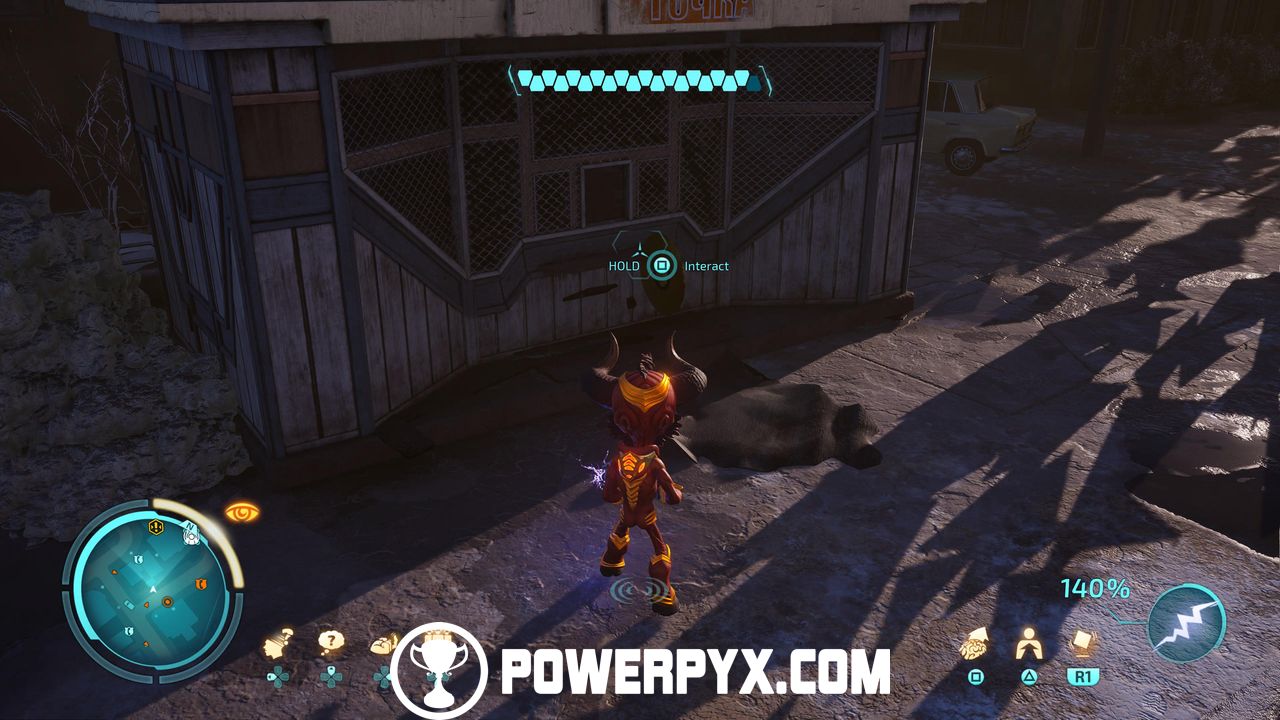
Task: Select the question mark thought bubble ability
Action: pyautogui.click(x=330, y=642)
